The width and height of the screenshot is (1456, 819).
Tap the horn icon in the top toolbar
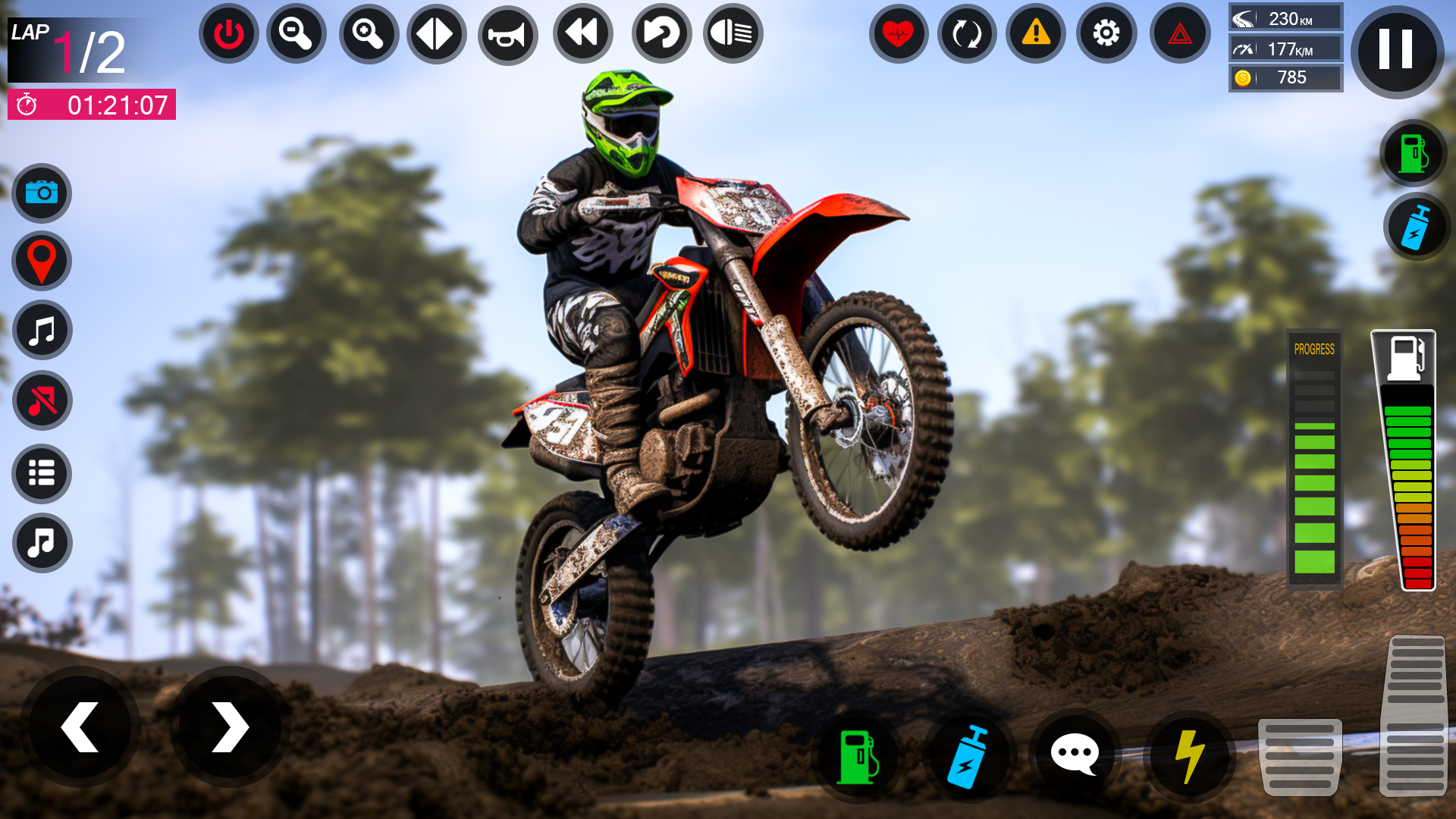pos(507,34)
